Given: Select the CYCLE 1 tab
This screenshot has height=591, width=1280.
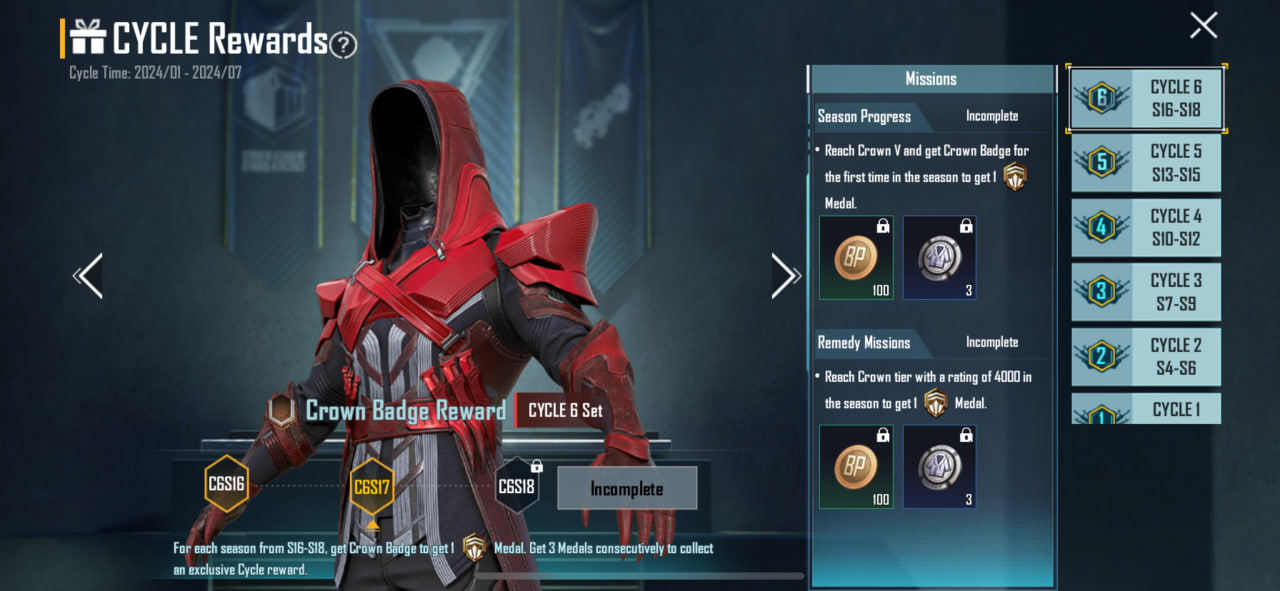Looking at the screenshot, I should (x=1146, y=408).
